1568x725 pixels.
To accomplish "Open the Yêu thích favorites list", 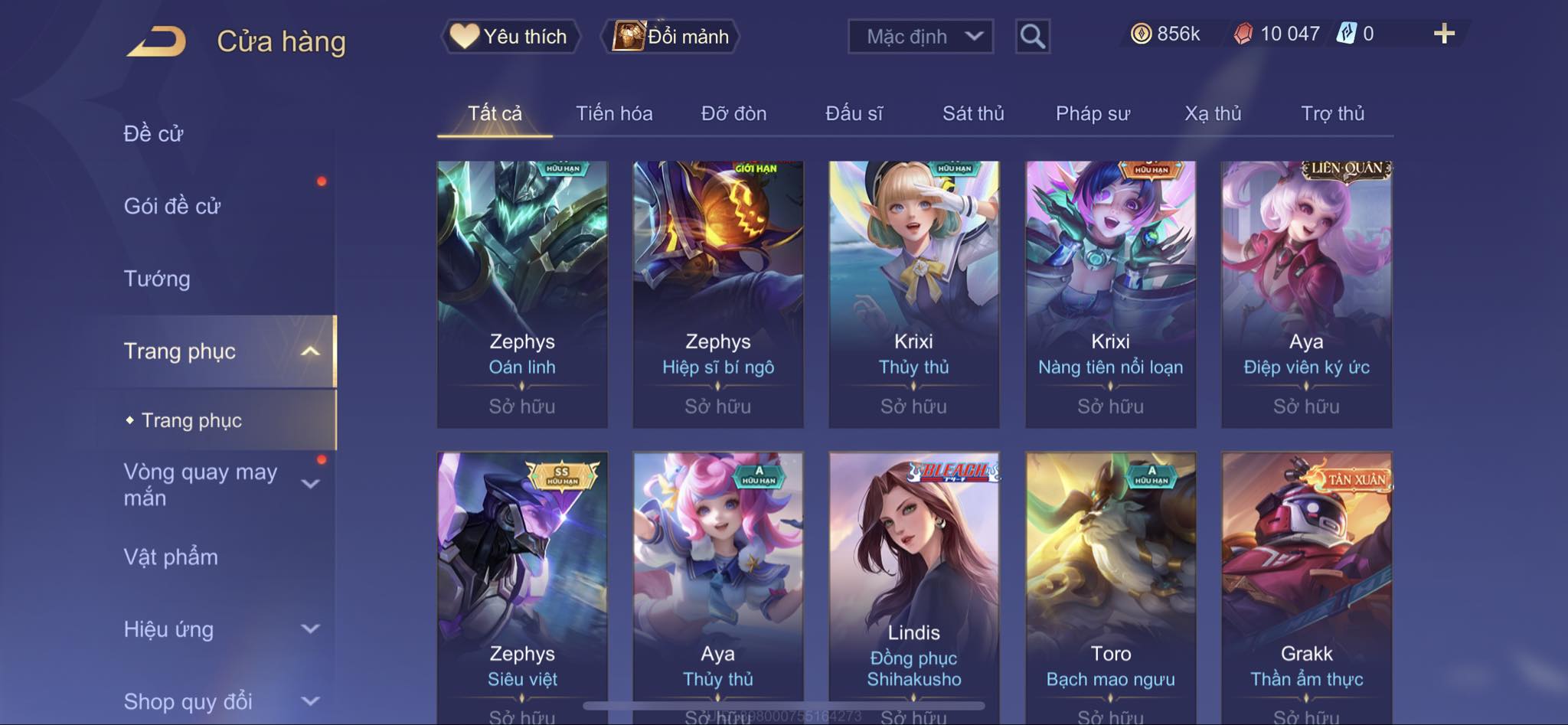I will pyautogui.click(x=510, y=36).
